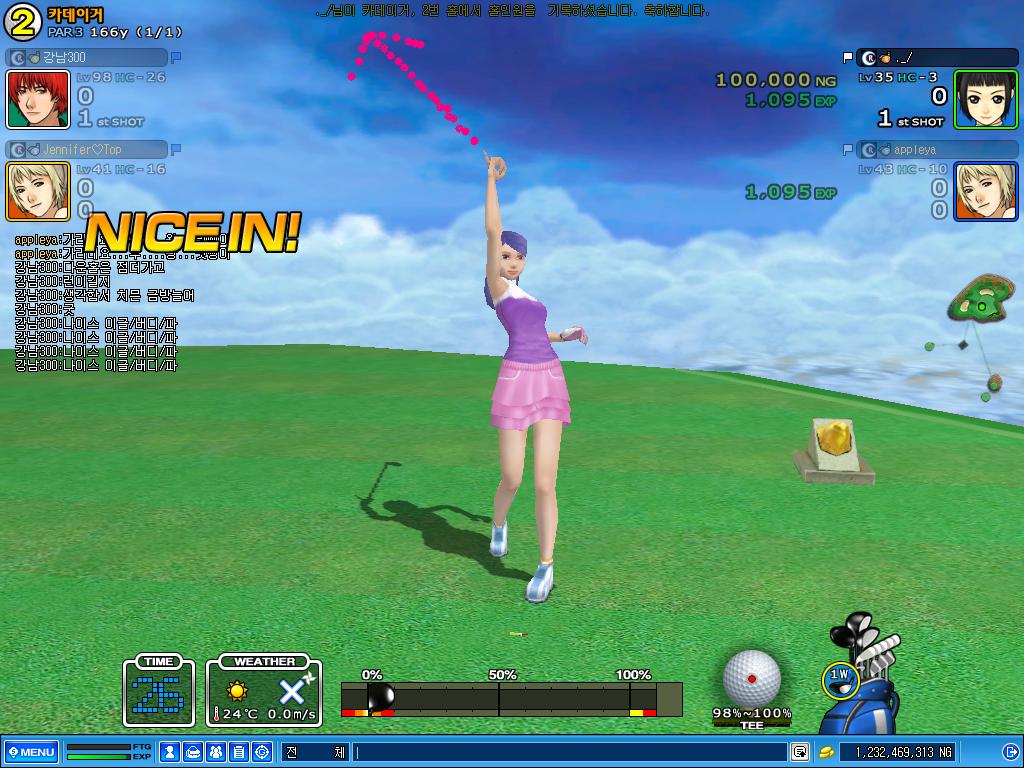Click the exit arrow button
The width and height of the screenshot is (1024, 768).
[1010, 752]
